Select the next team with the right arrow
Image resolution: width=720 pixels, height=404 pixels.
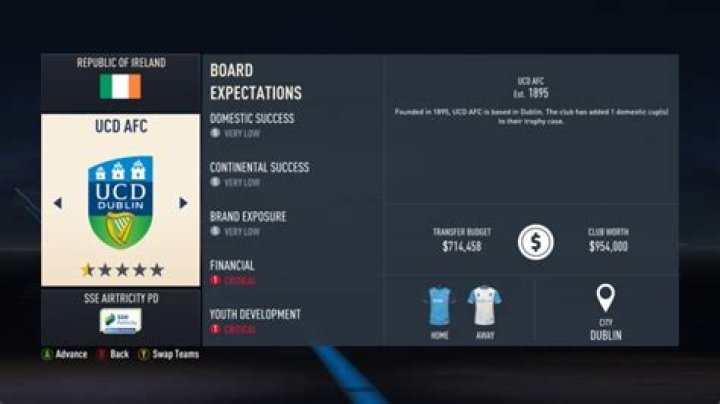pos(183,203)
